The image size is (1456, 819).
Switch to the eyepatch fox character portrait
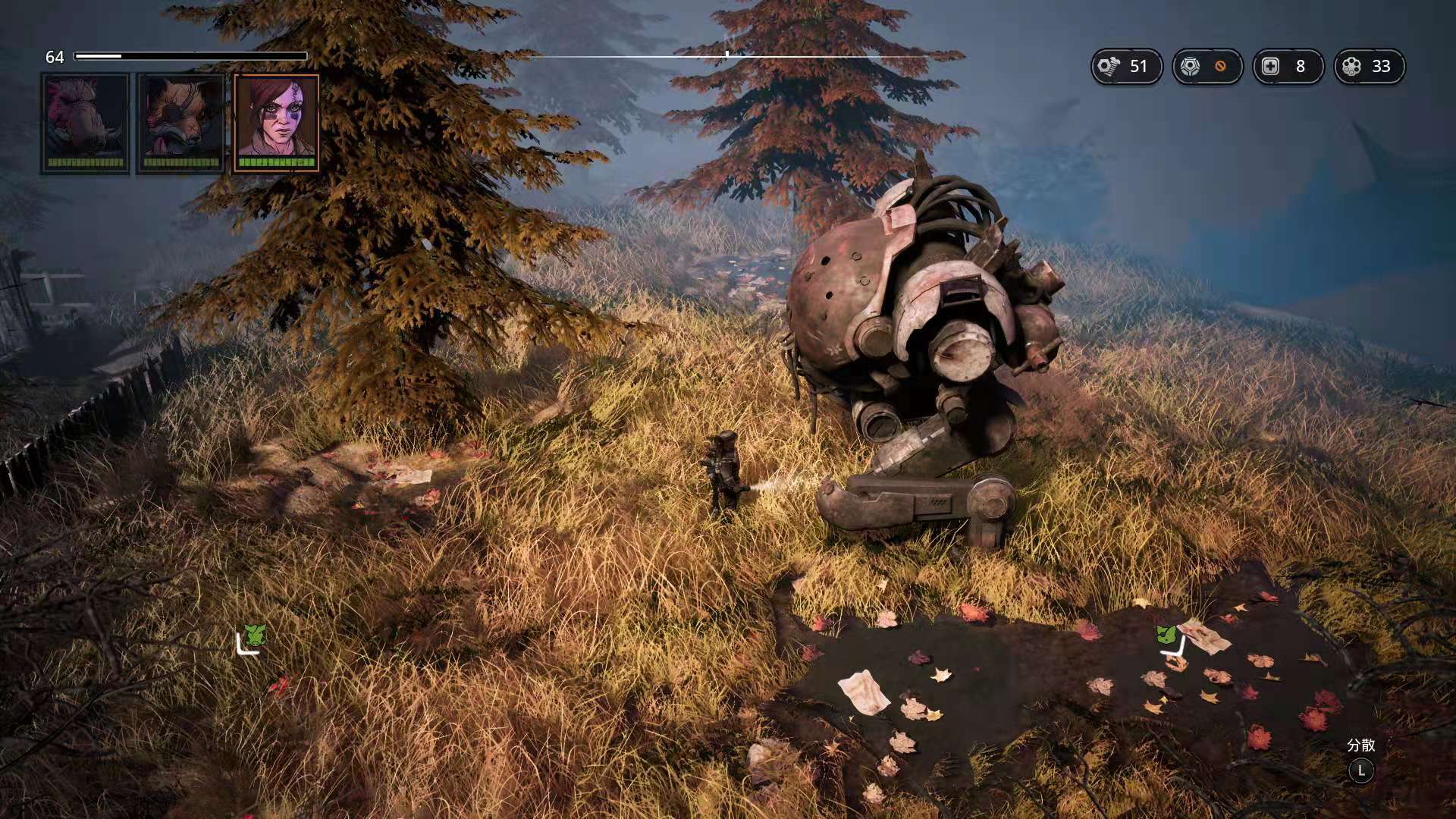[180, 123]
